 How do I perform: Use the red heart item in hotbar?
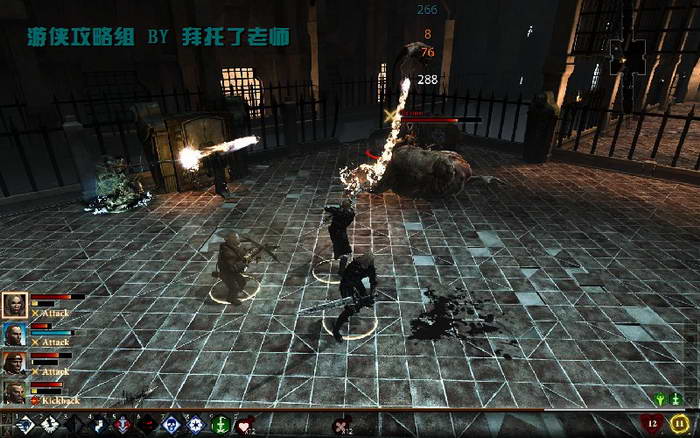coord(244,425)
